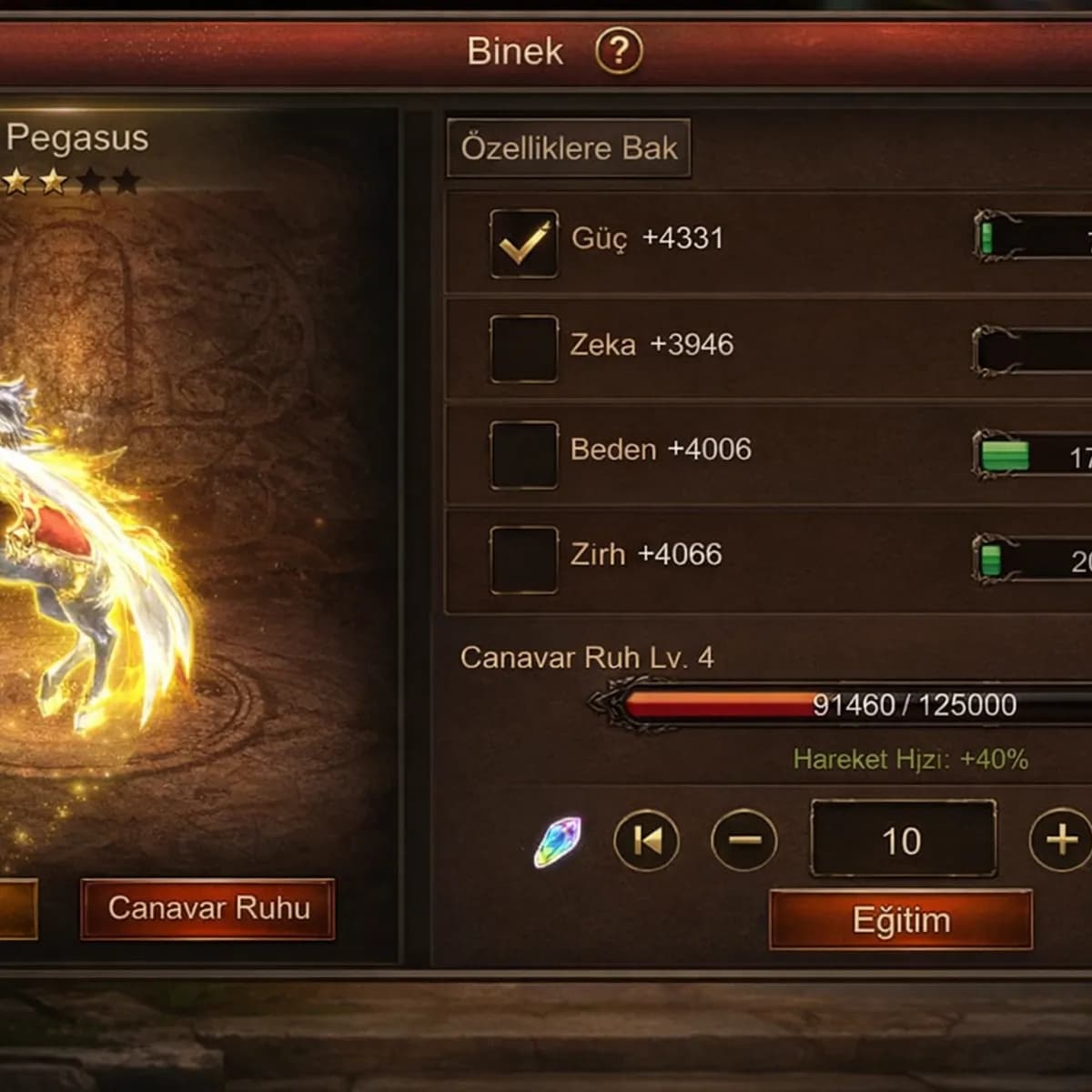Viewport: 1092px width, 1092px height.
Task: Open the Canavar Ruhu panel
Action: (x=208, y=908)
